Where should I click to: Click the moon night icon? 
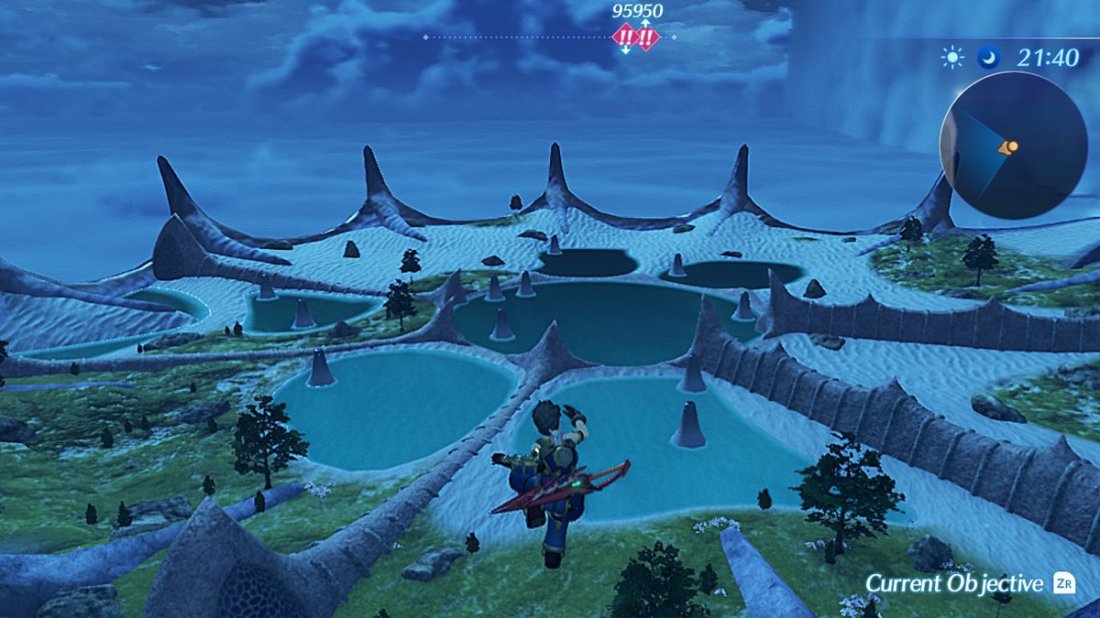(990, 58)
